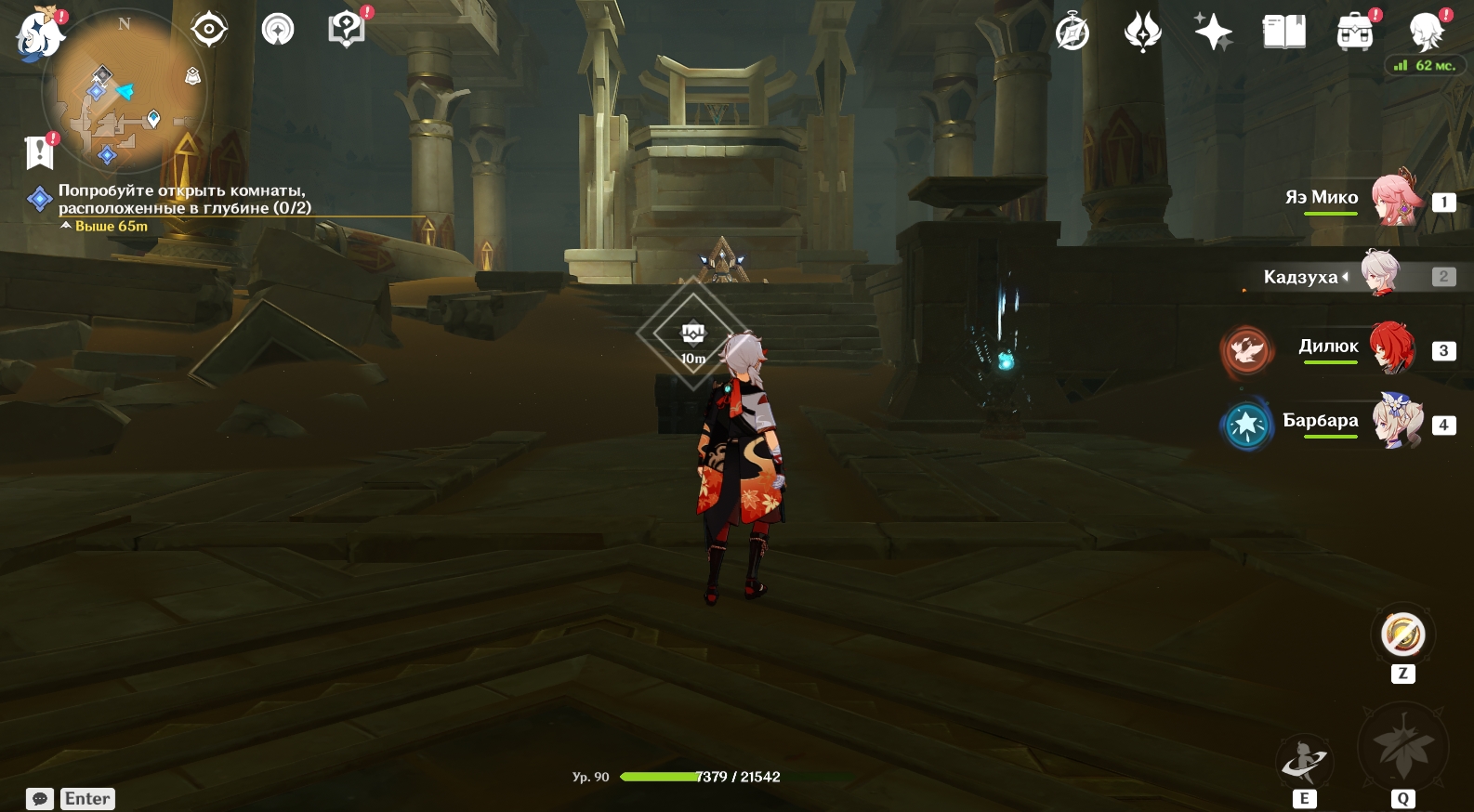Open the tutorial question-mark icon

coord(346,30)
